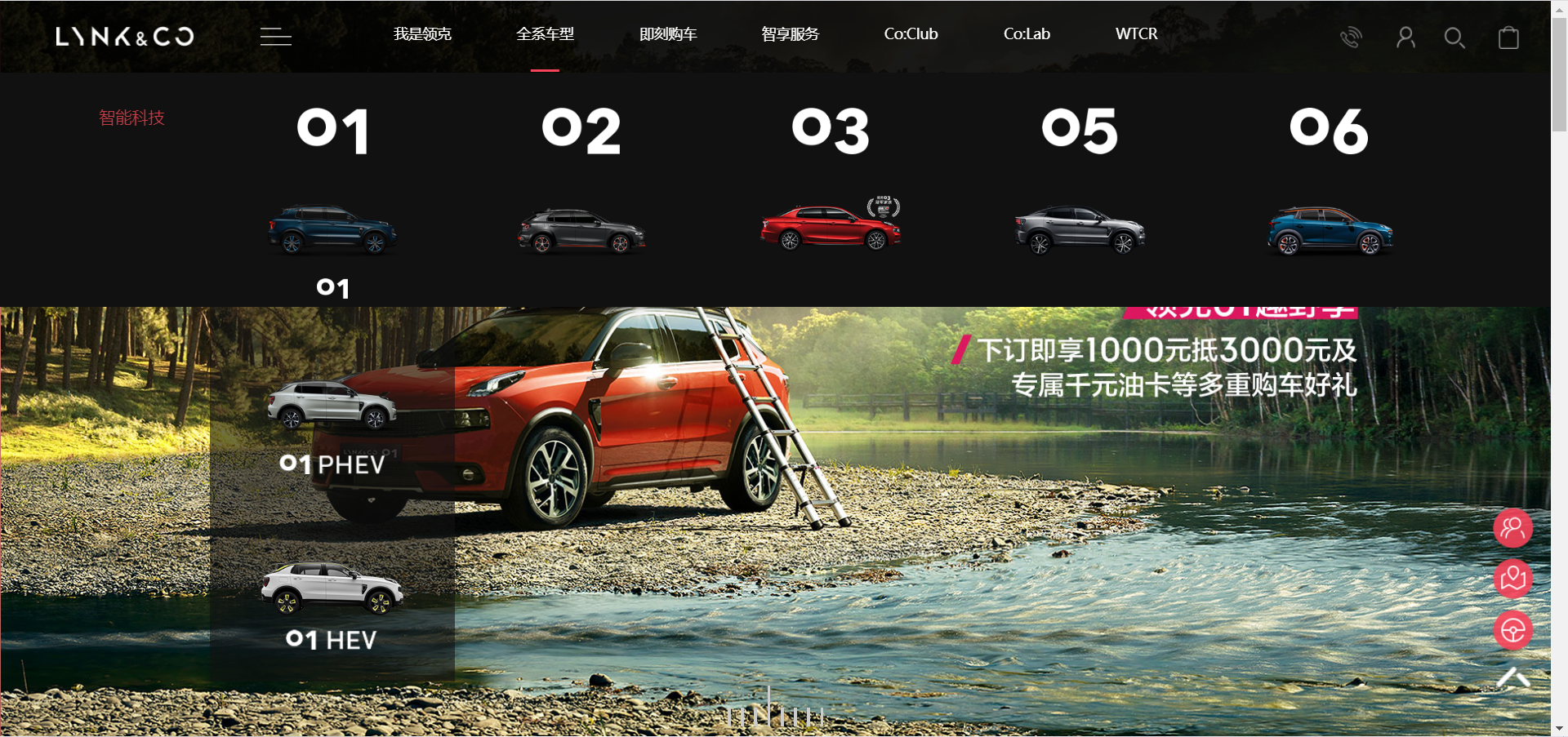Open the dealer map floating icon
The height and width of the screenshot is (737, 1568).
pyautogui.click(x=1512, y=579)
